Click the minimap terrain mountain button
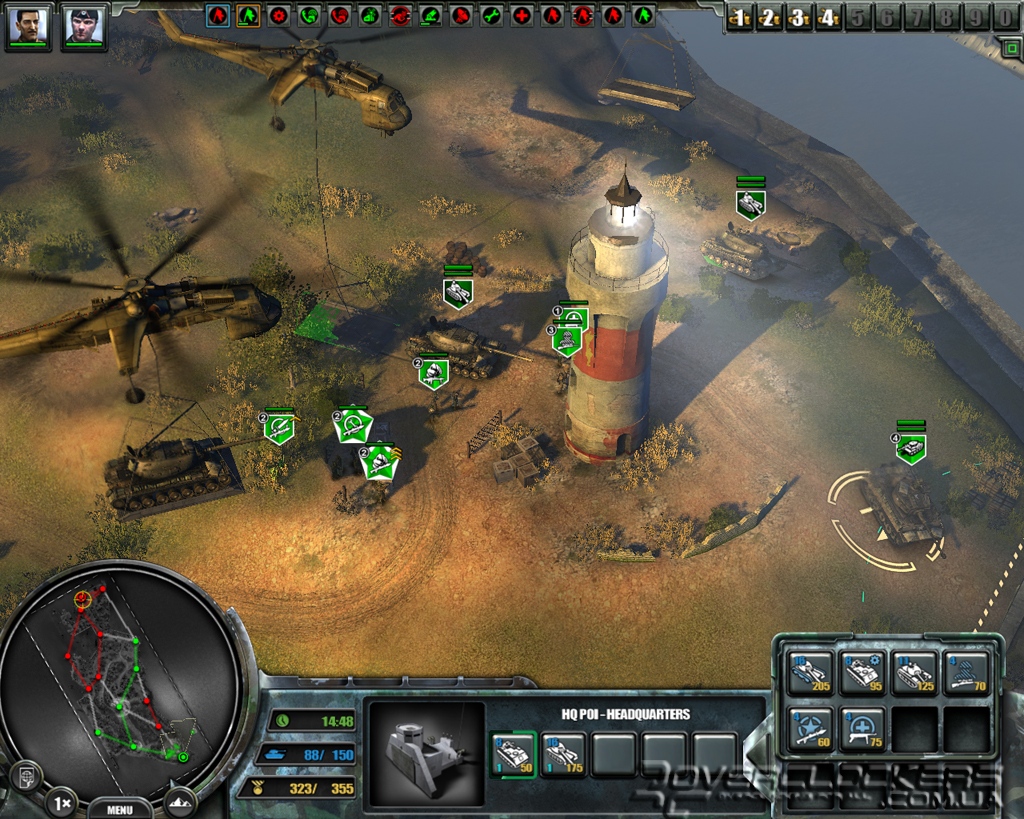Image resolution: width=1024 pixels, height=819 pixels. pyautogui.click(x=181, y=802)
